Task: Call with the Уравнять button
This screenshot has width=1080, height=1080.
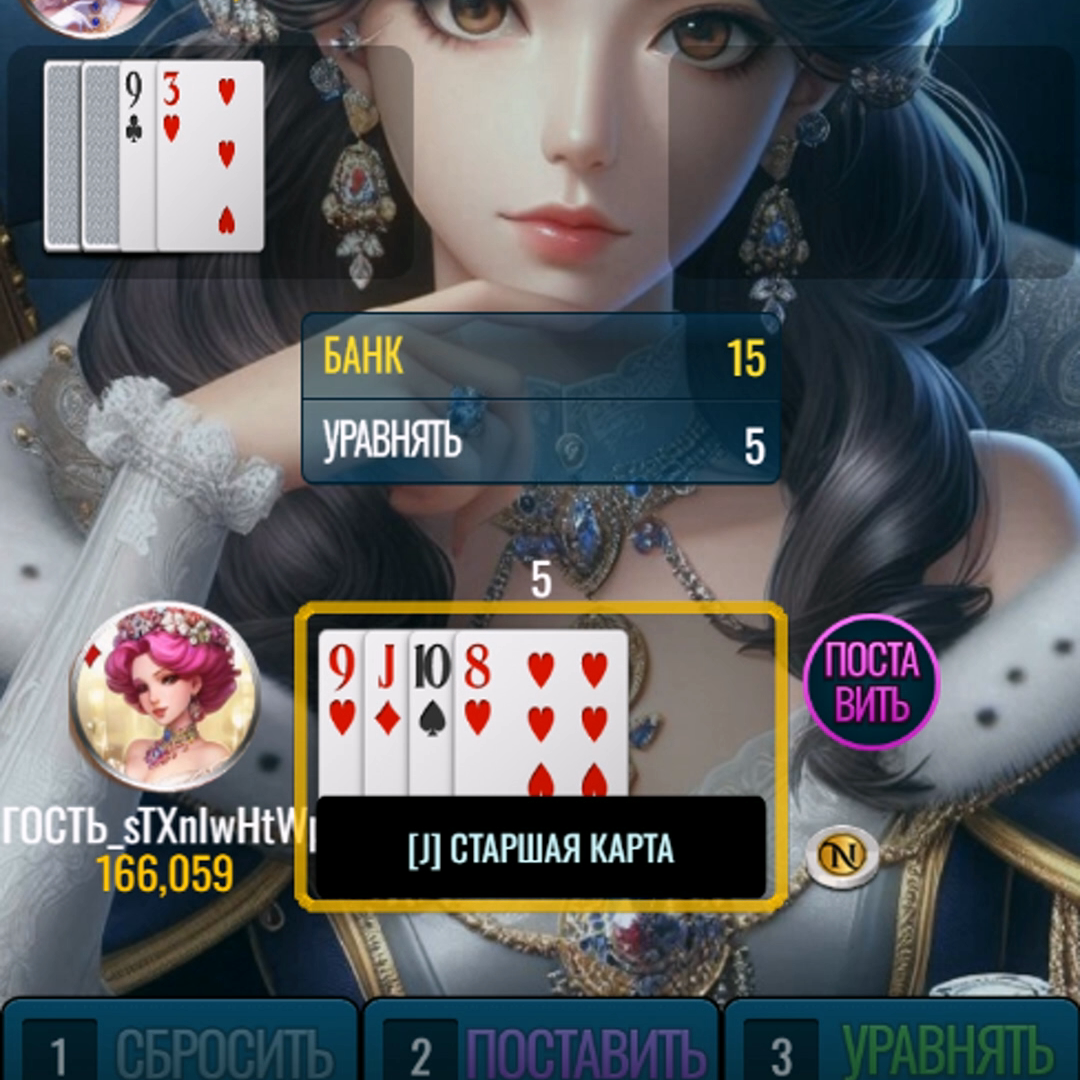Action: [902, 1045]
